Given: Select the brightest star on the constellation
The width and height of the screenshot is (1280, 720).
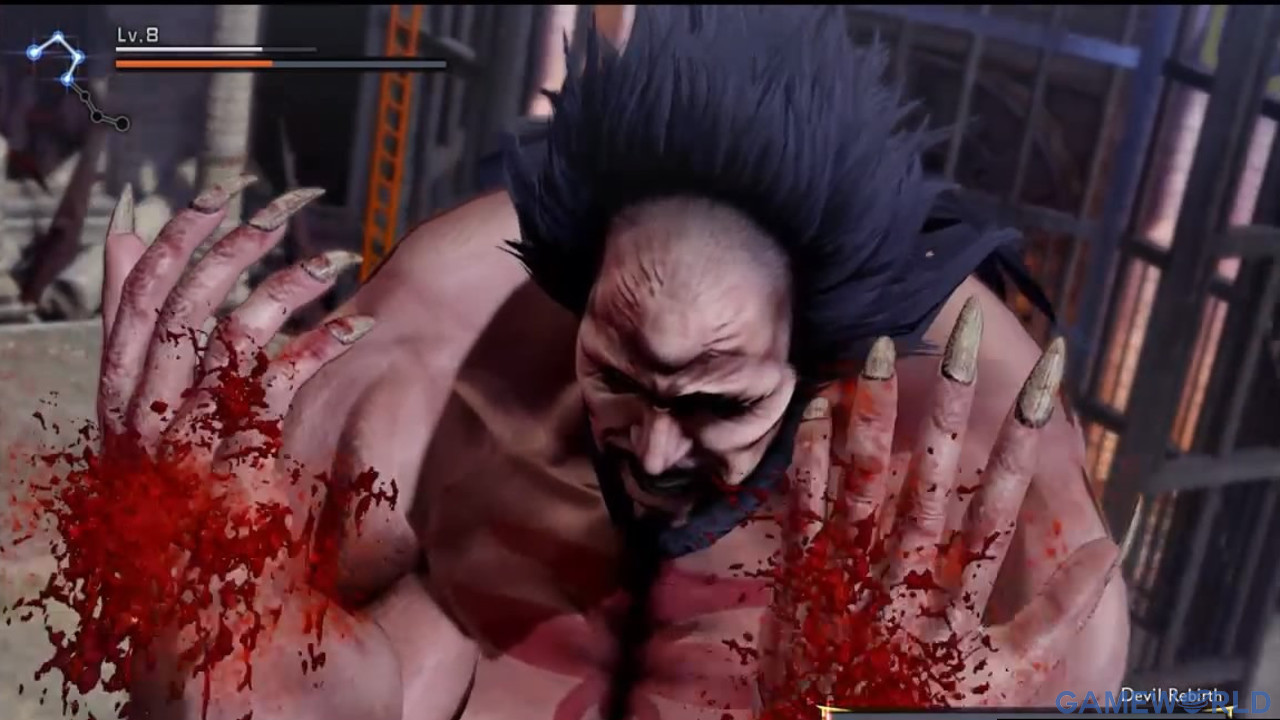Looking at the screenshot, I should point(33,53).
